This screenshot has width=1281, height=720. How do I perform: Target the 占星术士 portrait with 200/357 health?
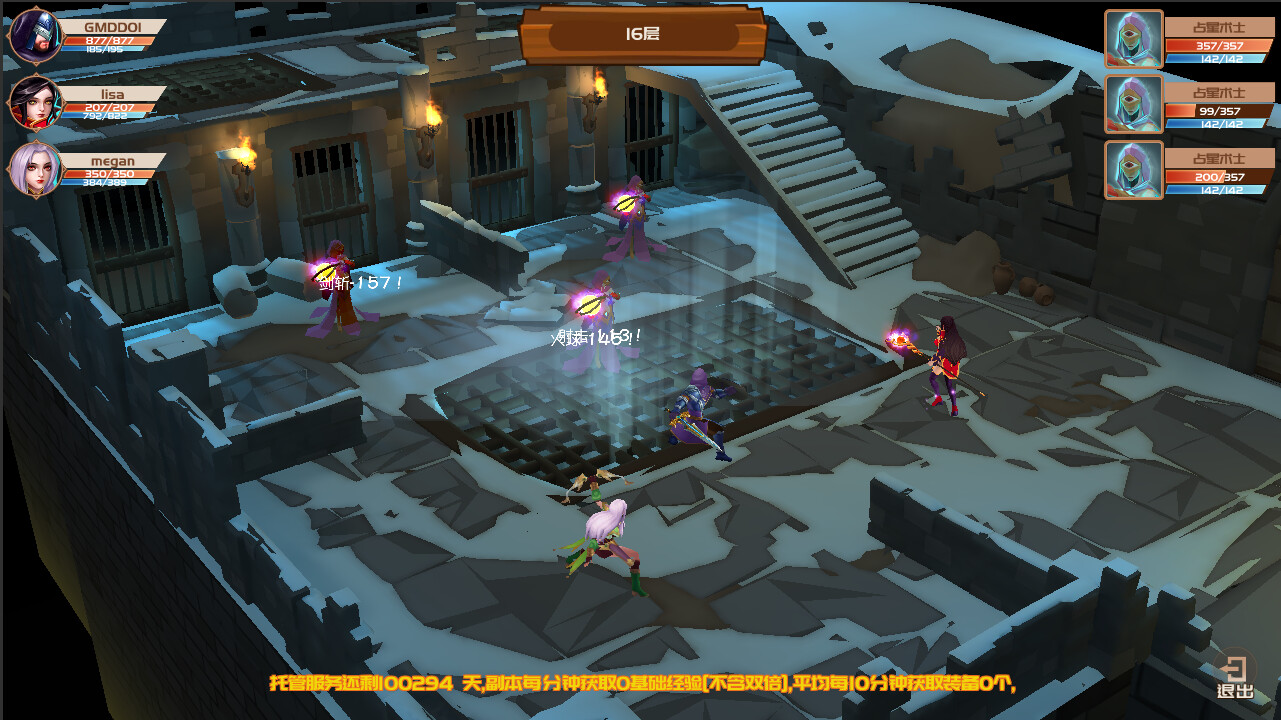click(x=1134, y=170)
